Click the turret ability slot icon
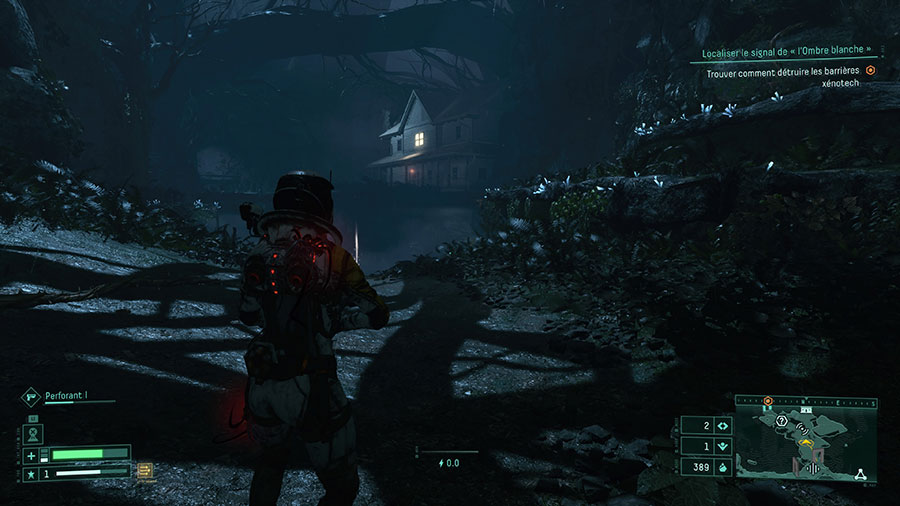 pyautogui.click(x=31, y=433)
